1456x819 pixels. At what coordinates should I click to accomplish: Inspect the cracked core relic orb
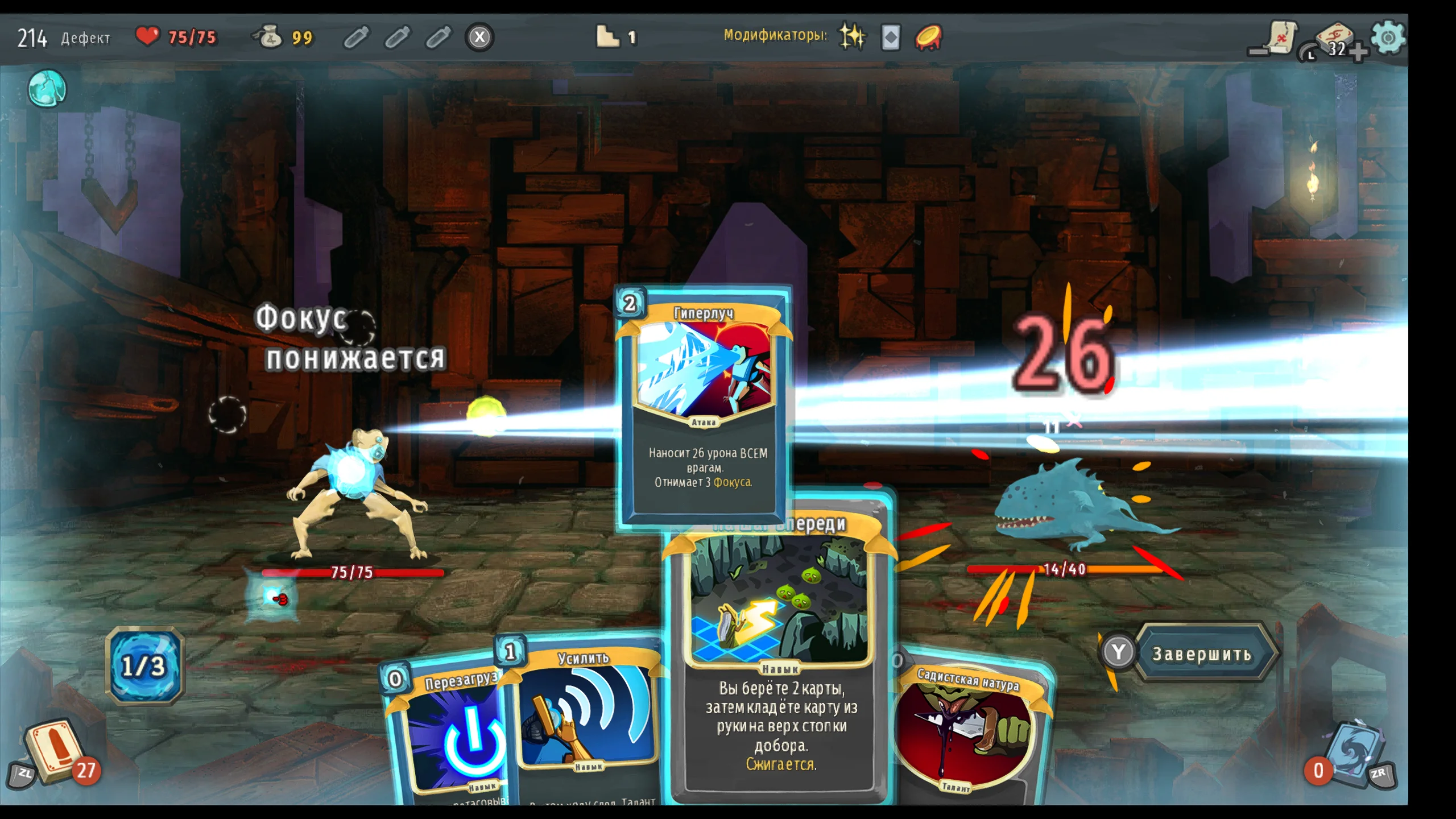[x=47, y=89]
